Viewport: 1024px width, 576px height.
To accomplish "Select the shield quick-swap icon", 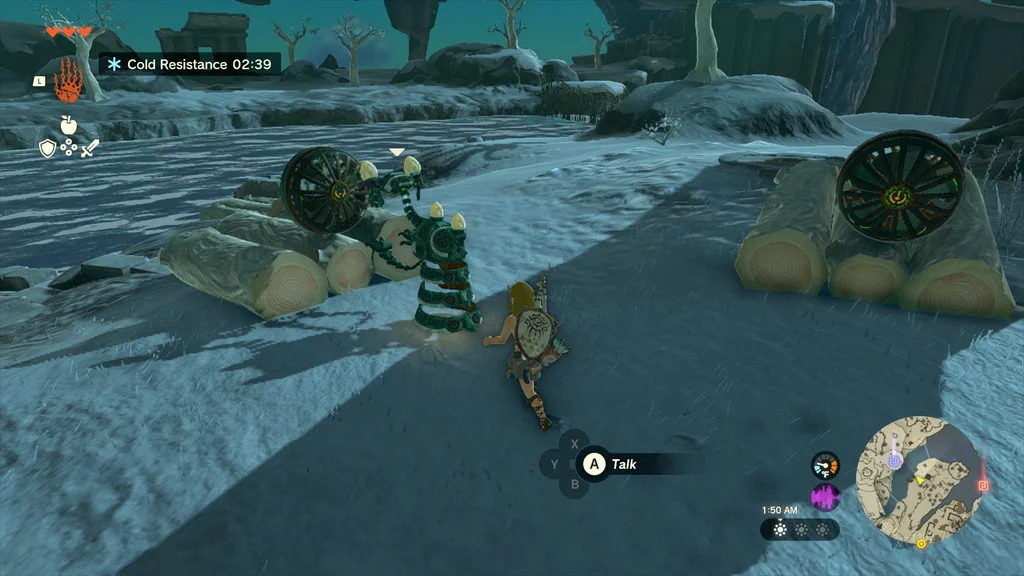I will [47, 148].
